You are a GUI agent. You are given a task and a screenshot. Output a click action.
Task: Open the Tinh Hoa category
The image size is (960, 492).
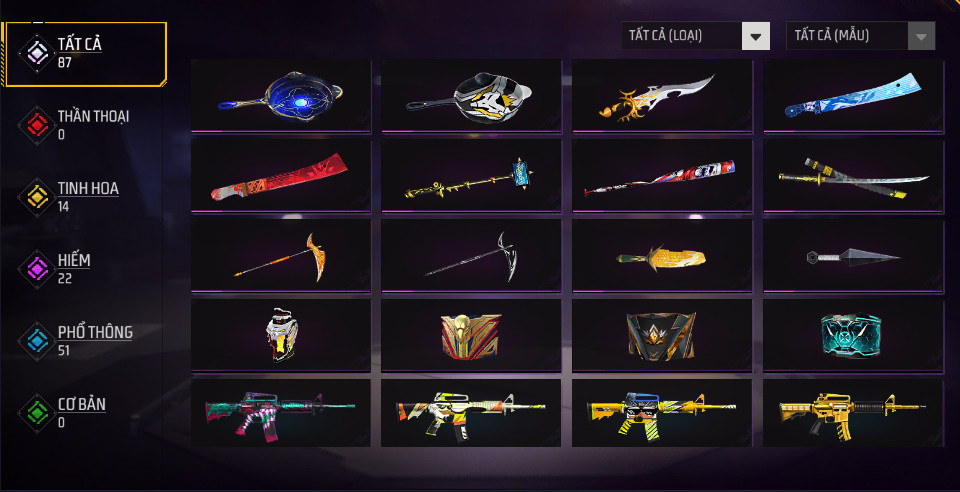point(84,196)
